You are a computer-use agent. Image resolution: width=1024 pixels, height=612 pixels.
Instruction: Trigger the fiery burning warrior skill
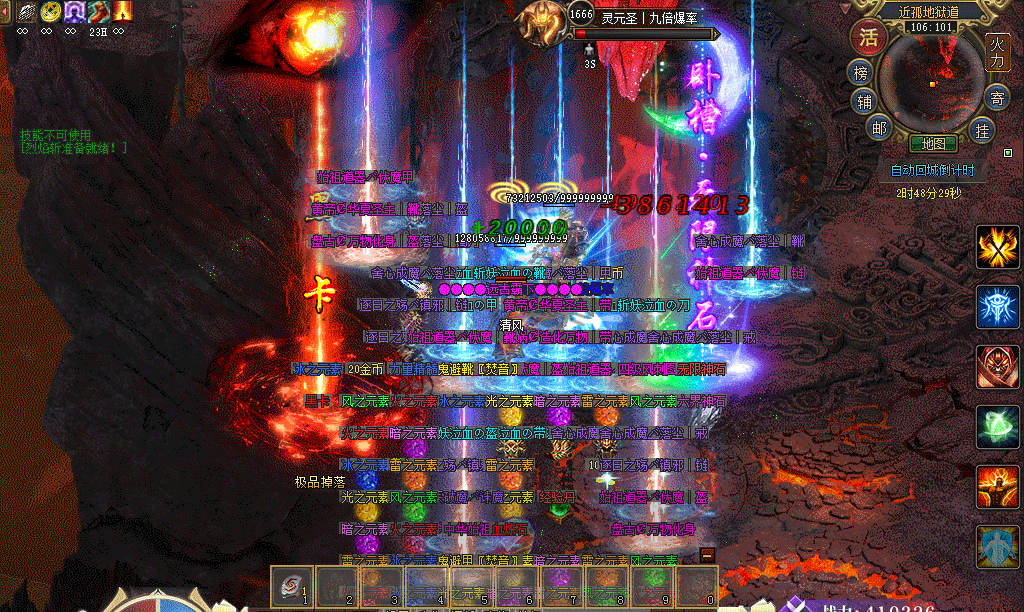tap(998, 487)
